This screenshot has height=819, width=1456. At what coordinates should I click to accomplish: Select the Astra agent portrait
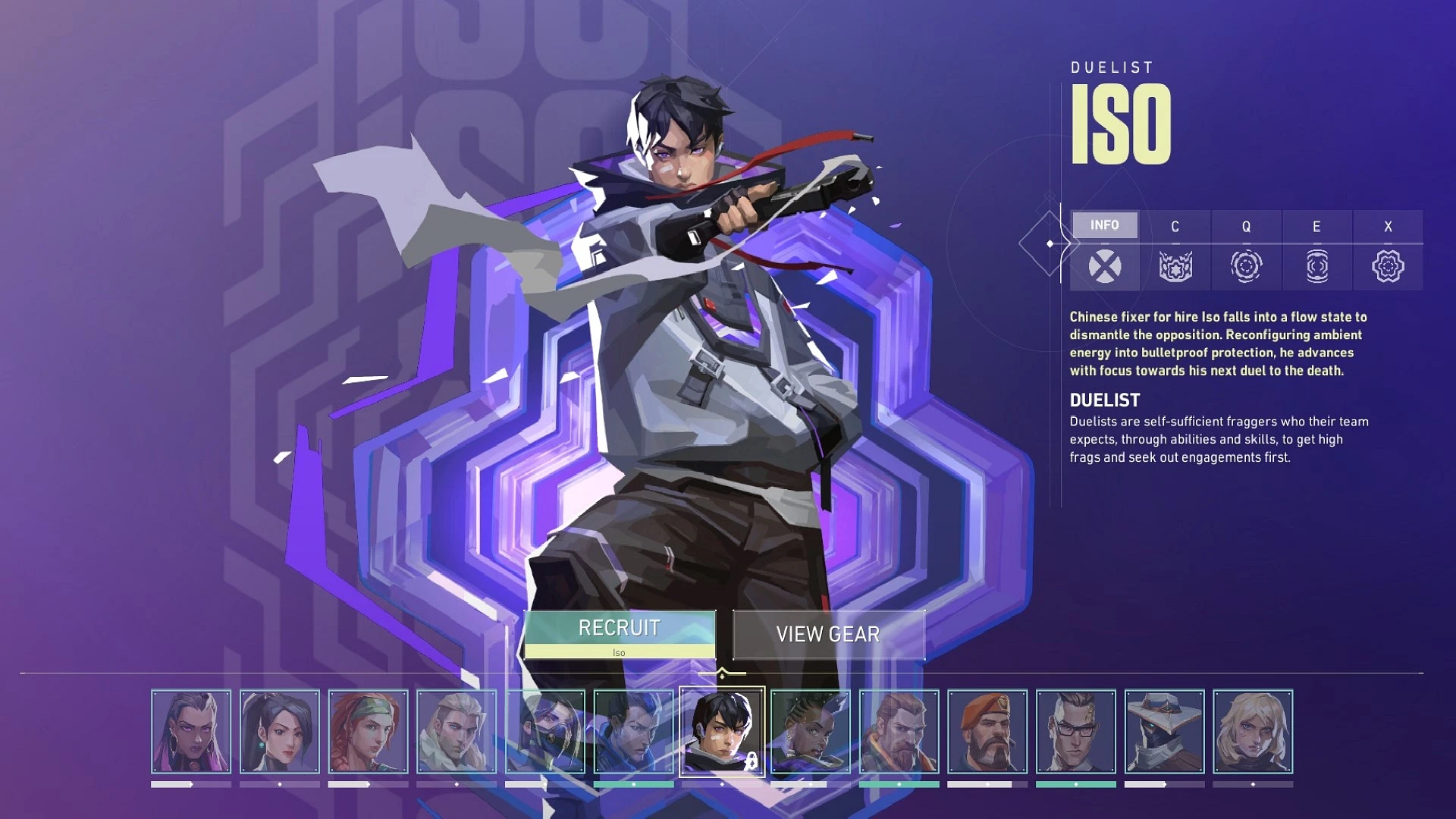pos(811,731)
